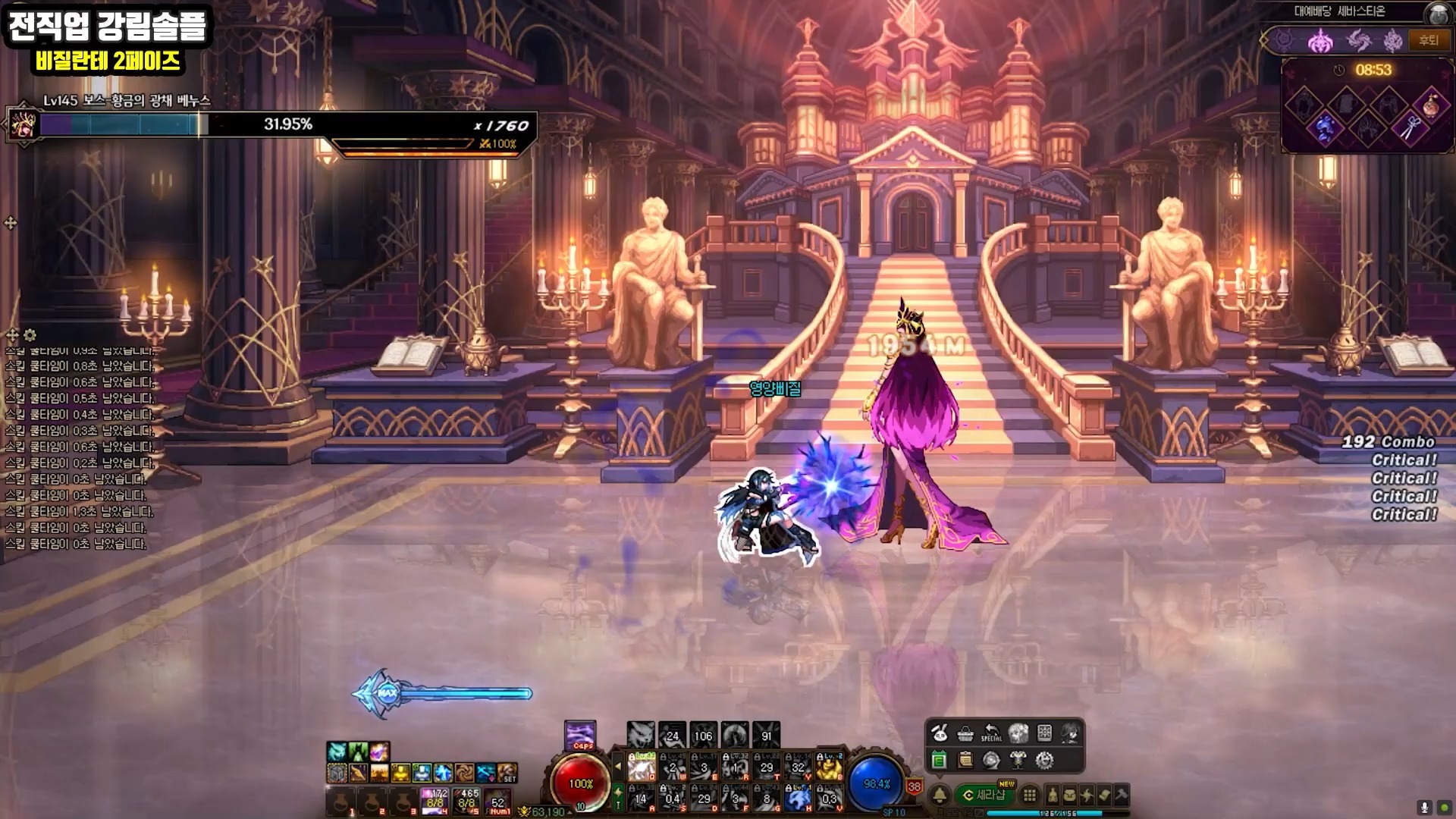
Task: Open the grid menu button
Action: [1029, 795]
